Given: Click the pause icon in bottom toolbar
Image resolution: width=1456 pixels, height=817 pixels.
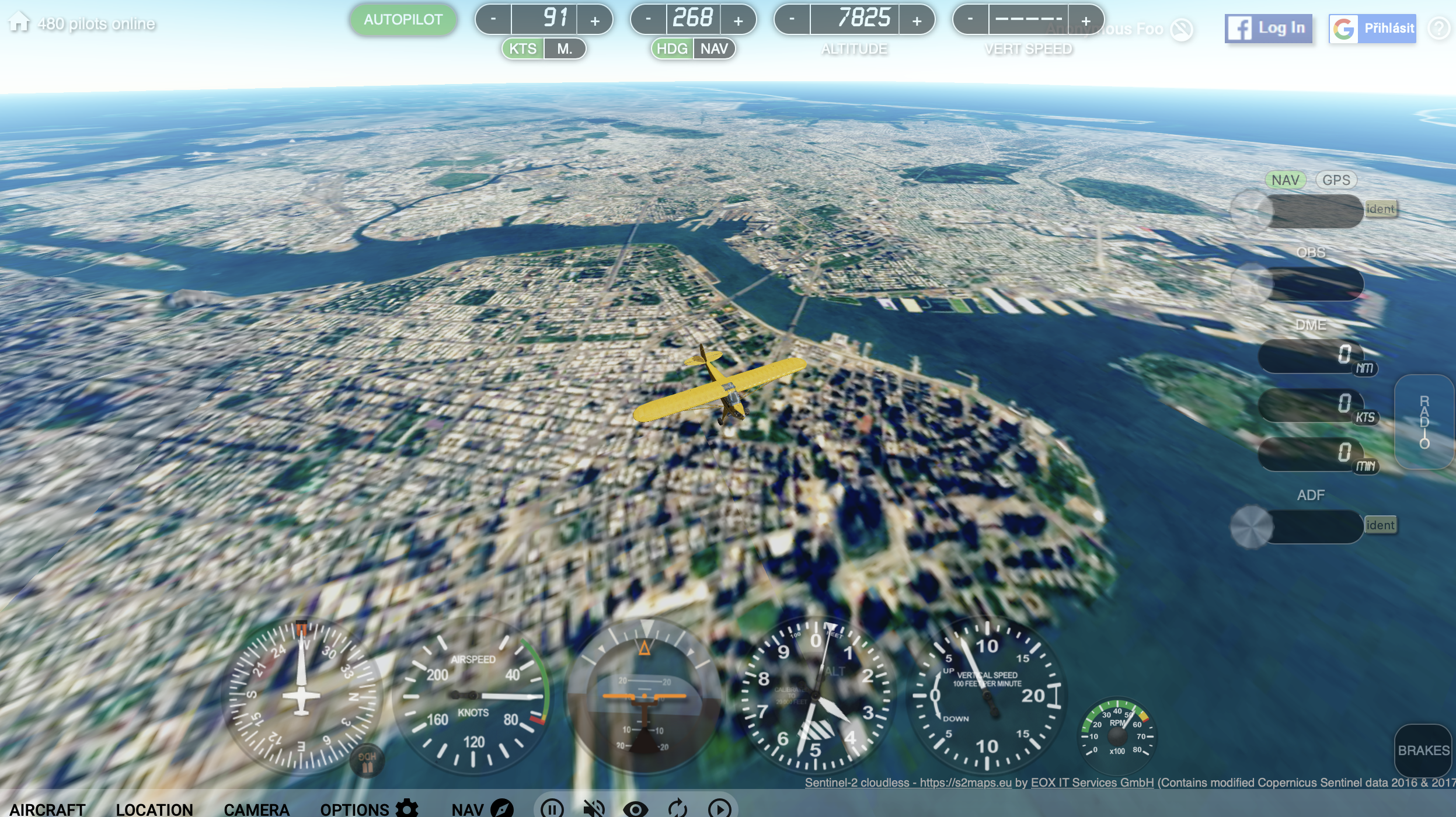Looking at the screenshot, I should (551, 809).
